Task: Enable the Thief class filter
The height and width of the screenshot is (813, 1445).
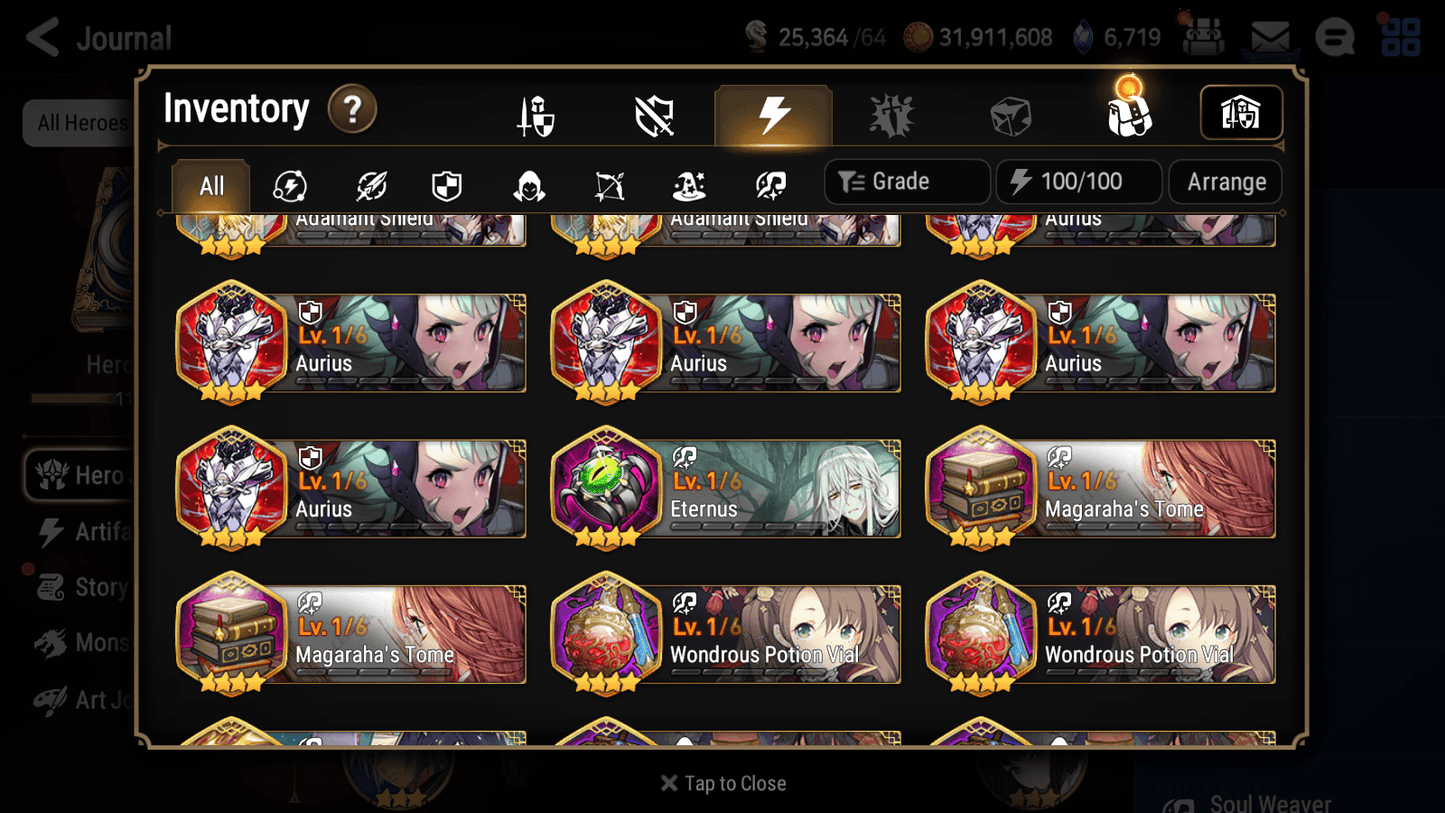Action: pyautogui.click(x=528, y=181)
